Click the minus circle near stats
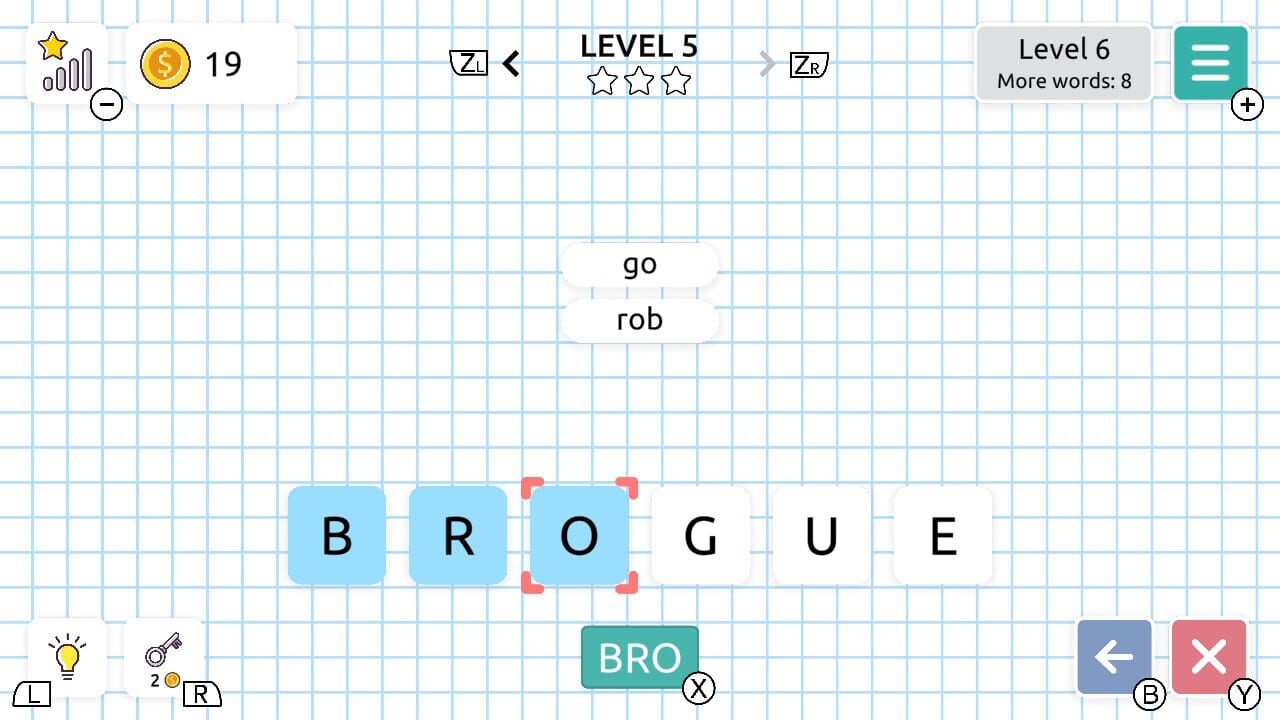1280x720 pixels. point(106,104)
